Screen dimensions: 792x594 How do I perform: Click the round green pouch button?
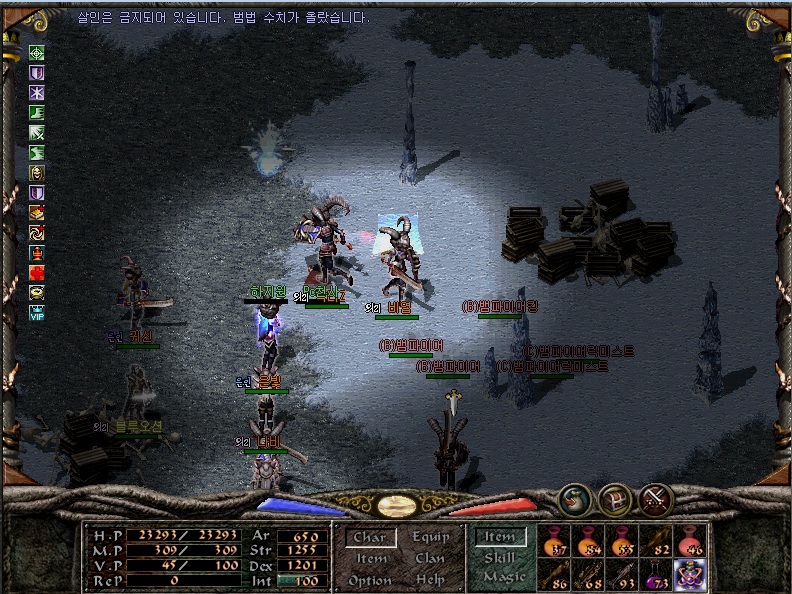point(573,497)
